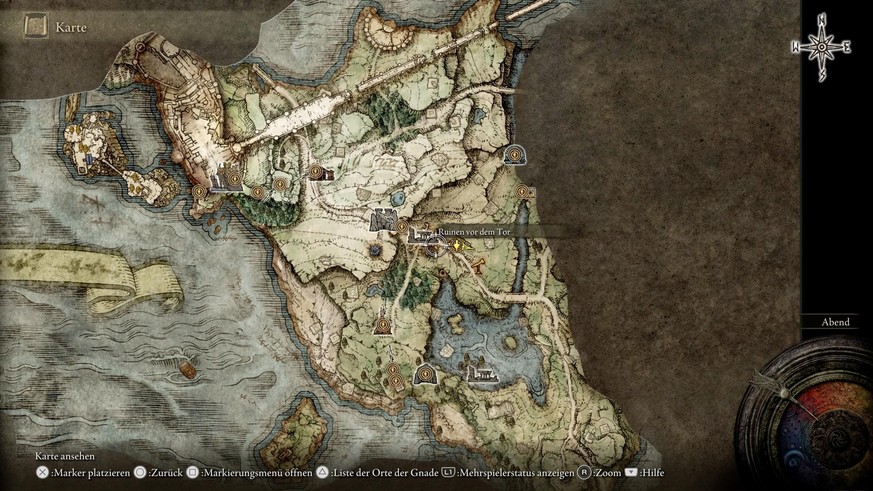Click the compass rose
Viewport: 873px width, 491px height.
click(x=821, y=45)
